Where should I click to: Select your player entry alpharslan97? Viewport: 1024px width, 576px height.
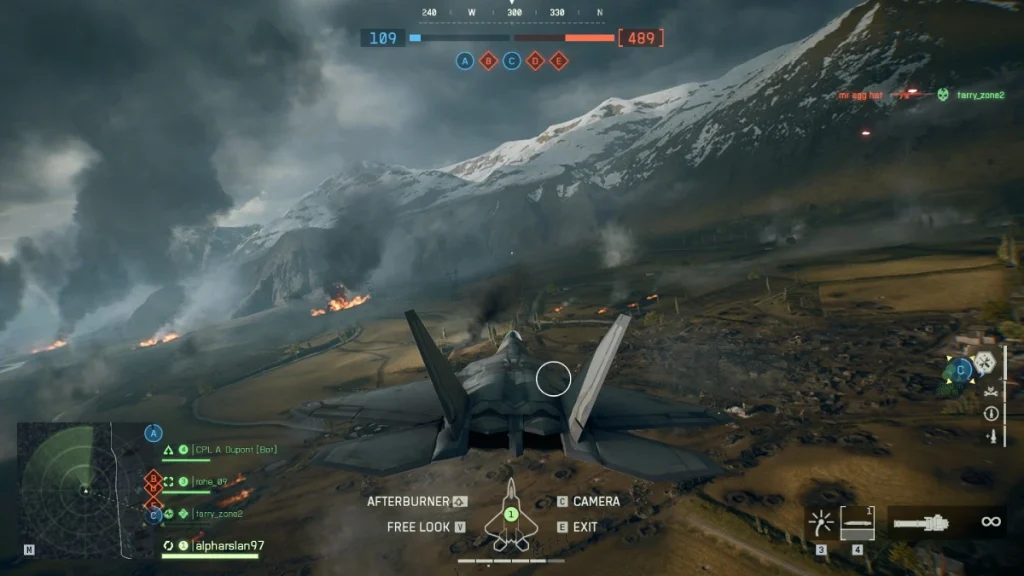tap(228, 546)
